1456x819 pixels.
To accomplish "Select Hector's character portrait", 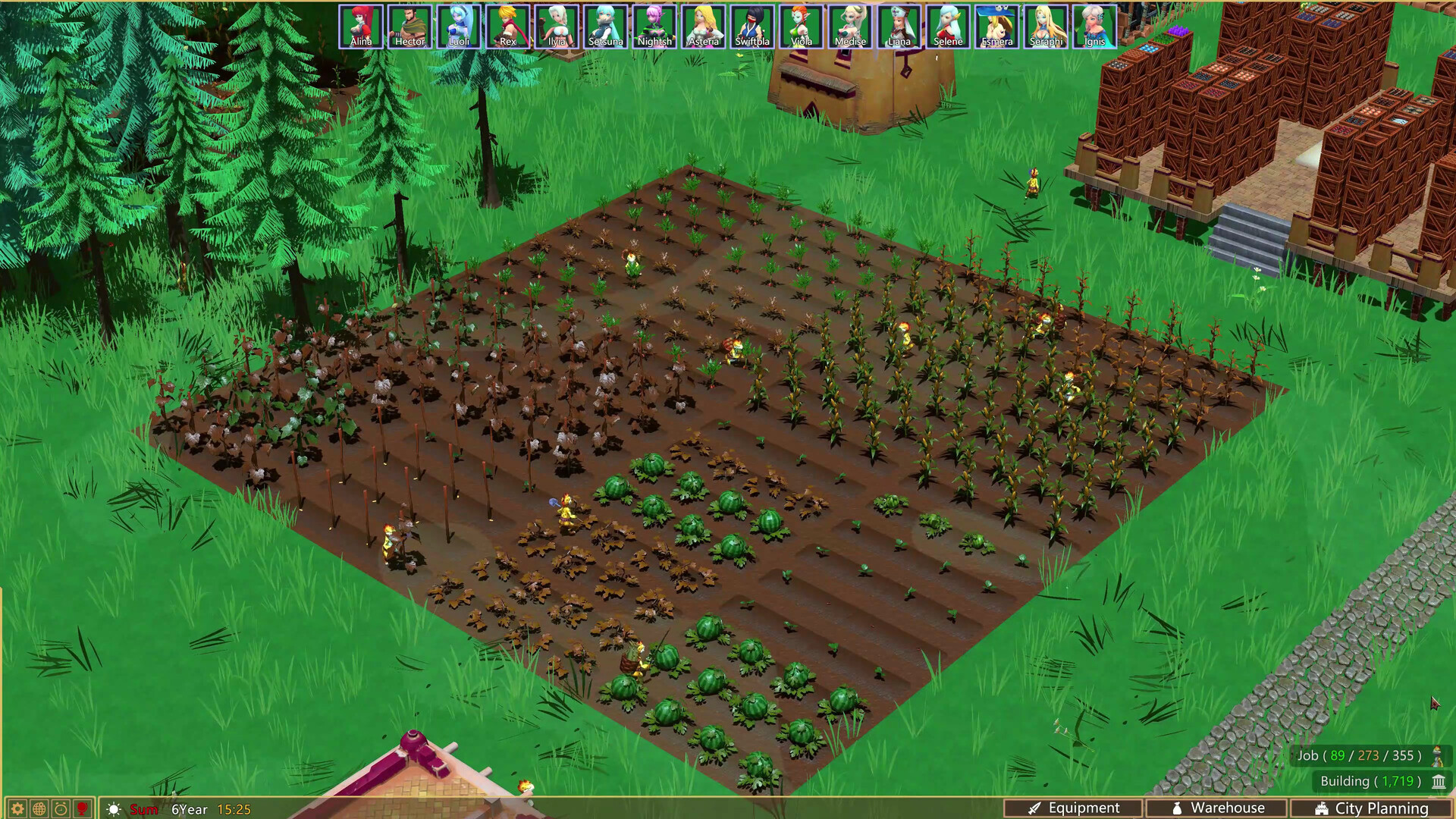I will click(x=410, y=24).
